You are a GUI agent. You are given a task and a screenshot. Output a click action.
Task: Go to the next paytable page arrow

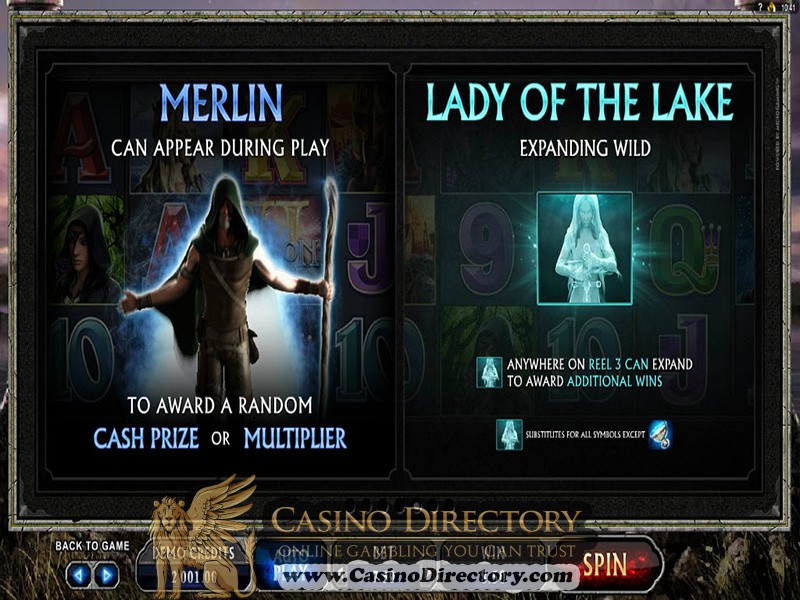click(x=106, y=575)
